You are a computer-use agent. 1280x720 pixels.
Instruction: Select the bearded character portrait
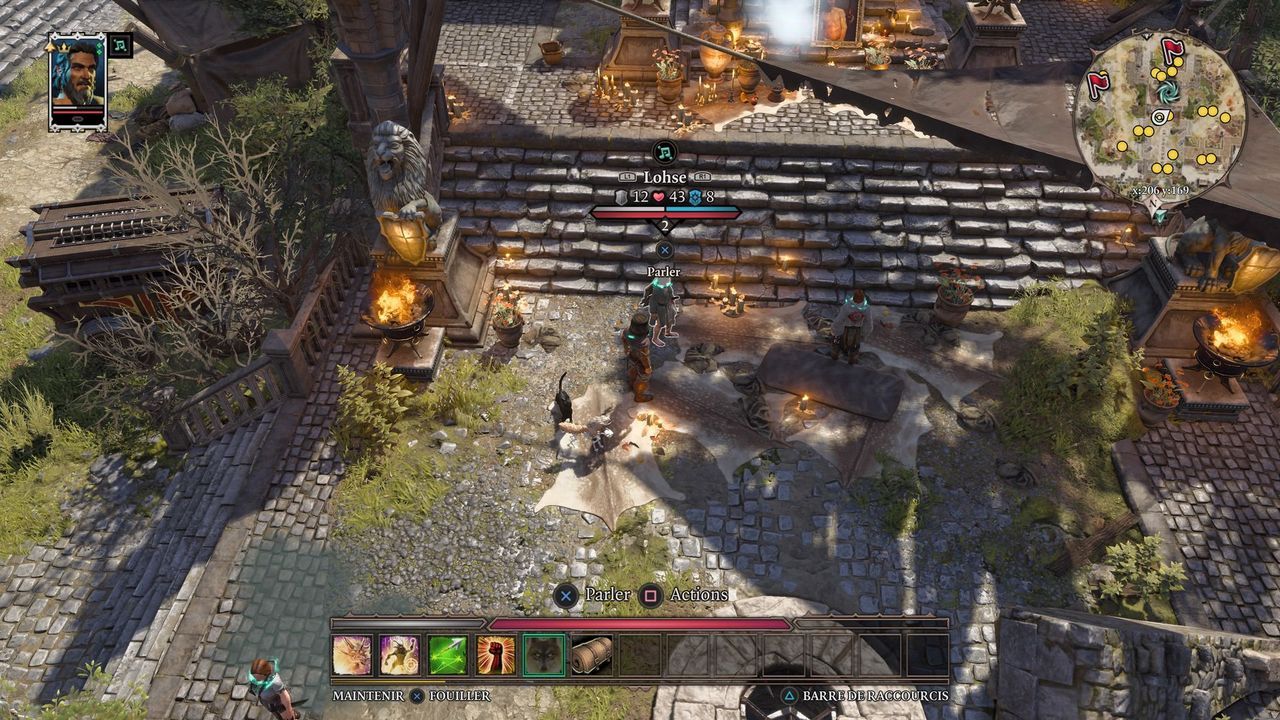[78, 82]
